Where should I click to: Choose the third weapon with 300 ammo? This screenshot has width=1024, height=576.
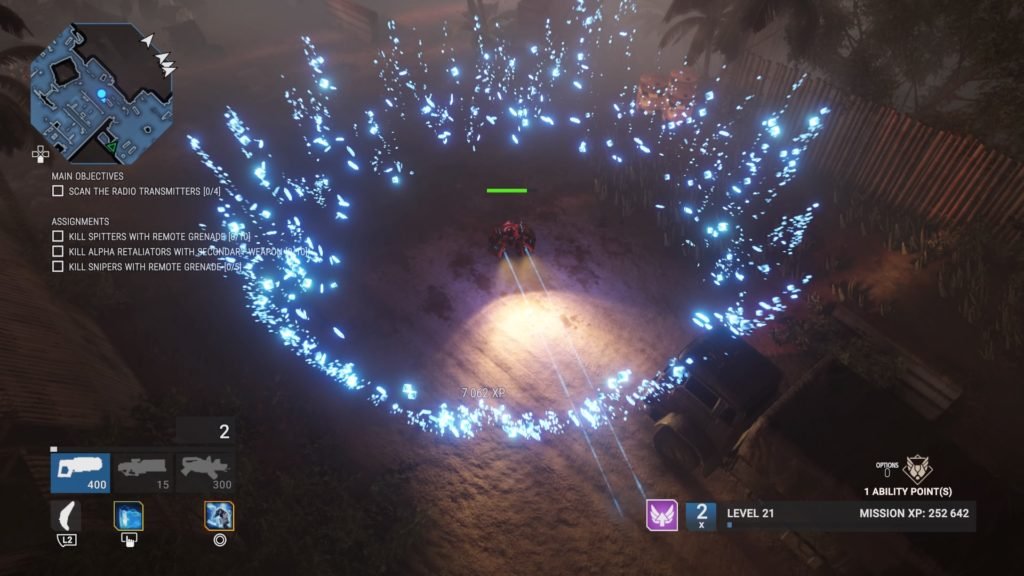[205, 473]
